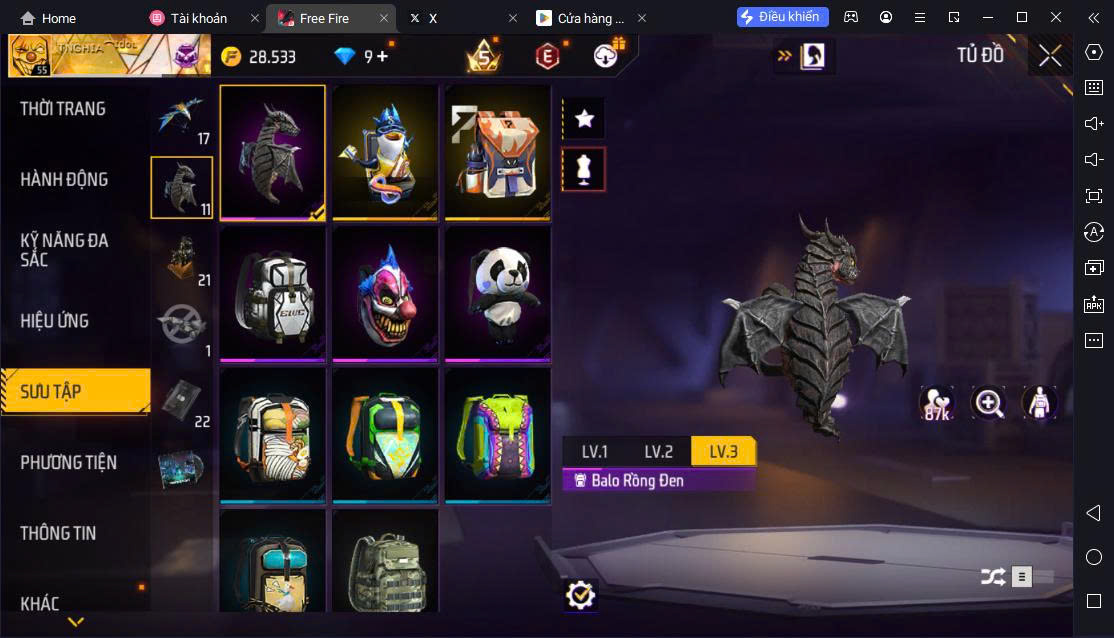Switch backpack to LV.2
Screen dimensions: 1114x638
pyautogui.click(x=659, y=452)
